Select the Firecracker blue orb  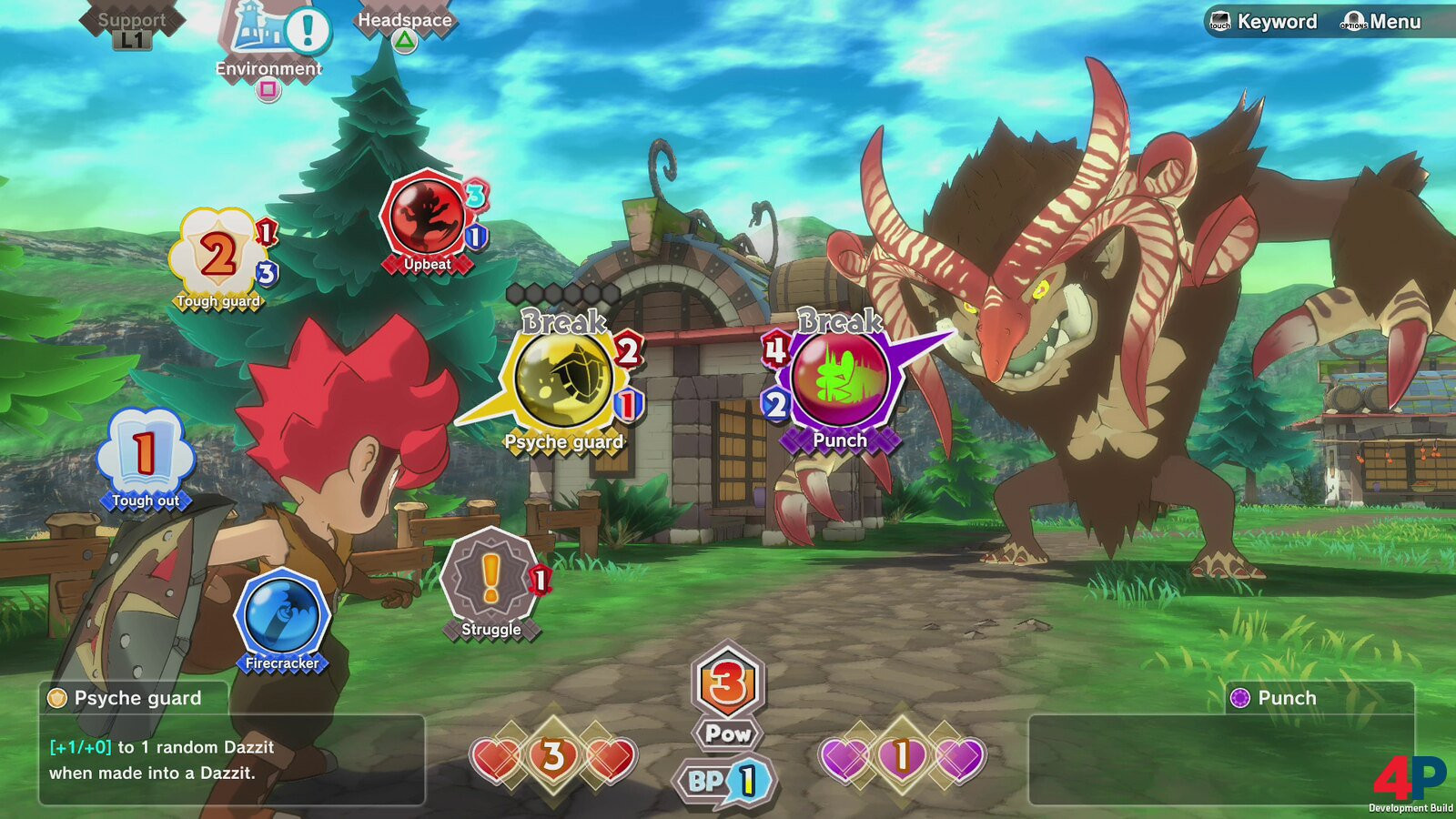pyautogui.click(x=281, y=614)
